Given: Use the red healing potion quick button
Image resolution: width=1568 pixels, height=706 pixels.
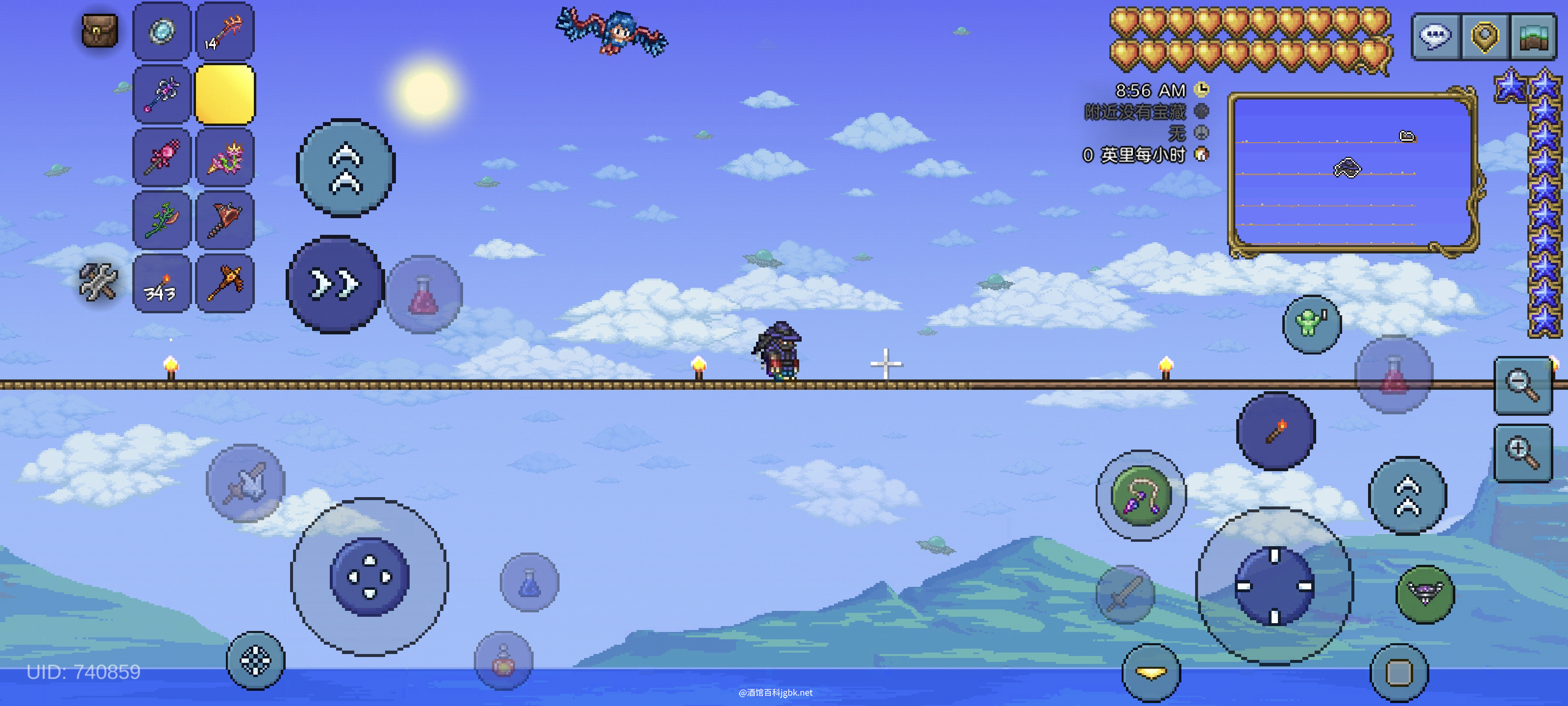Looking at the screenshot, I should 424,295.
